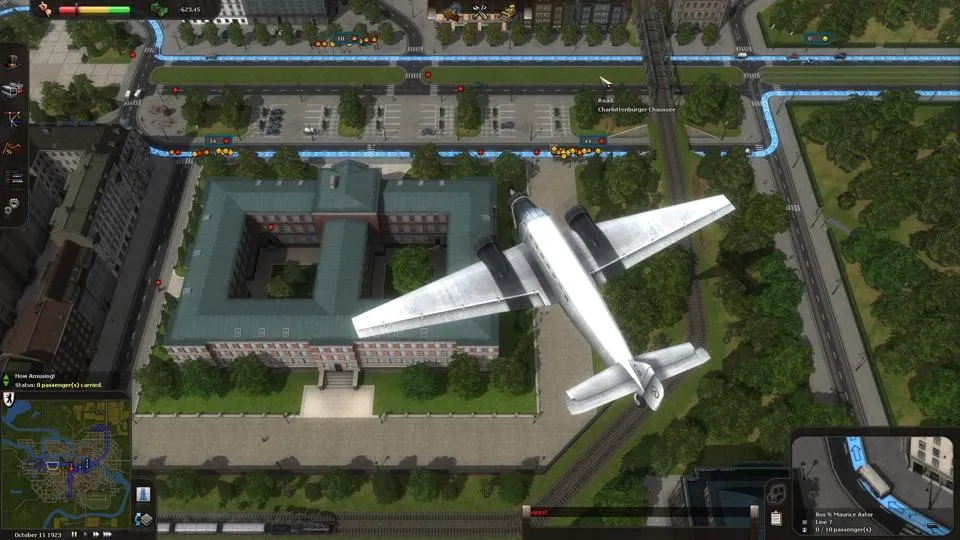Open the timetable list icon in the sidebar

pyautogui.click(x=13, y=177)
